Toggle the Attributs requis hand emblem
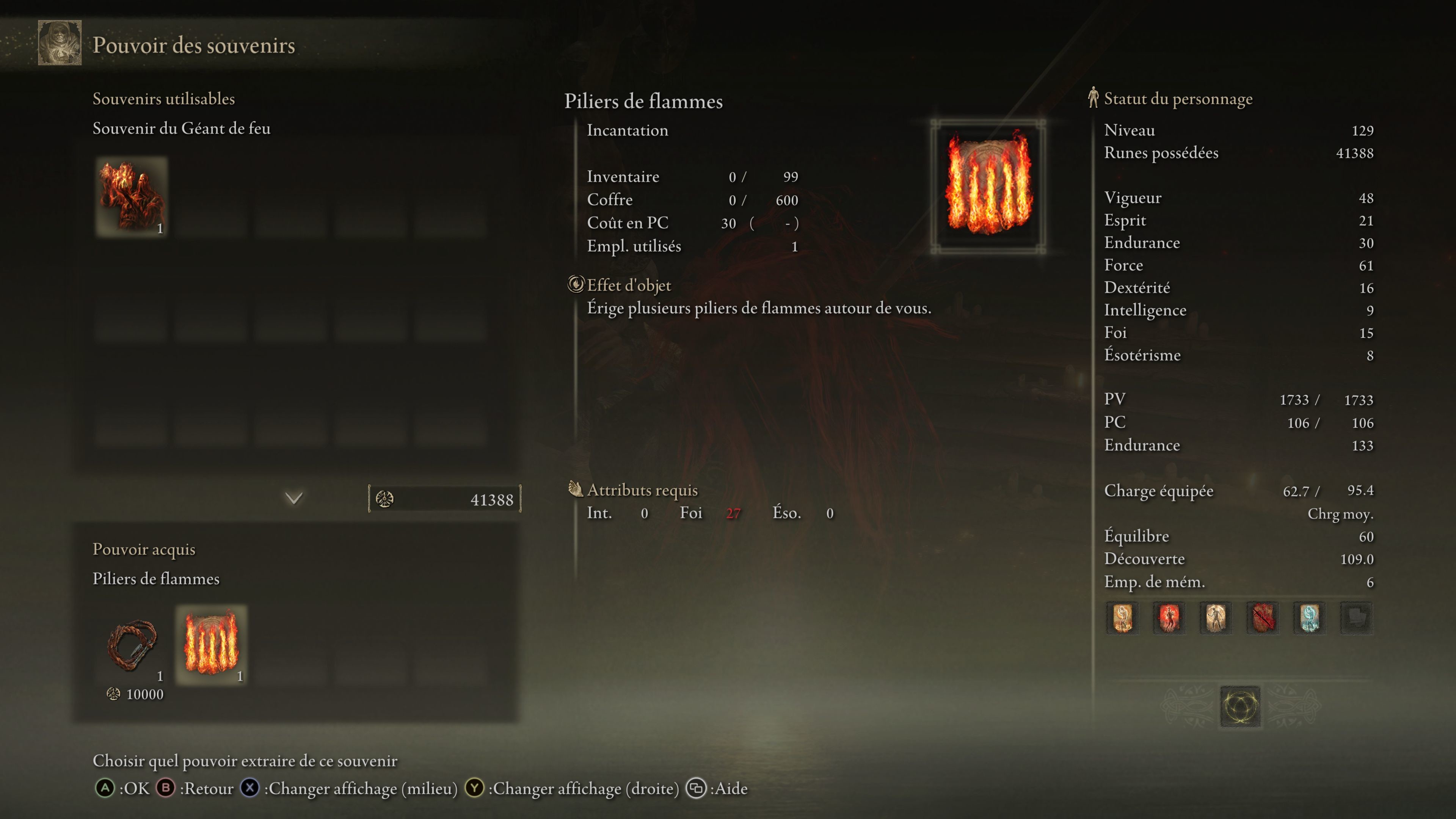1456x819 pixels. click(x=576, y=490)
